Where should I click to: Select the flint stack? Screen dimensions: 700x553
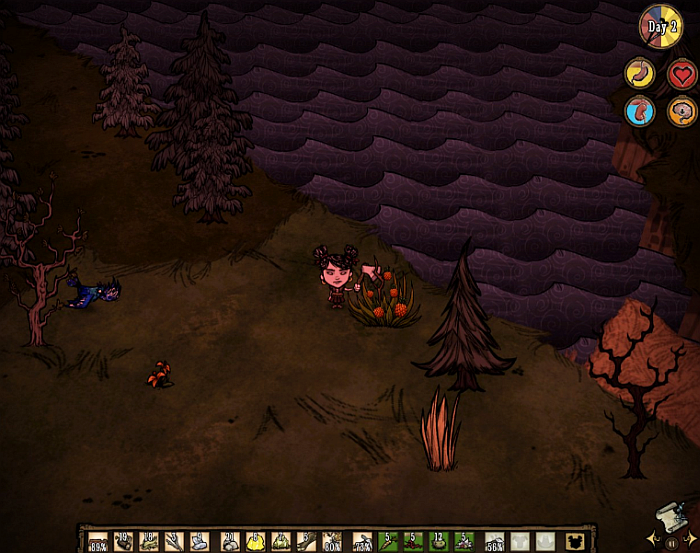(174, 541)
